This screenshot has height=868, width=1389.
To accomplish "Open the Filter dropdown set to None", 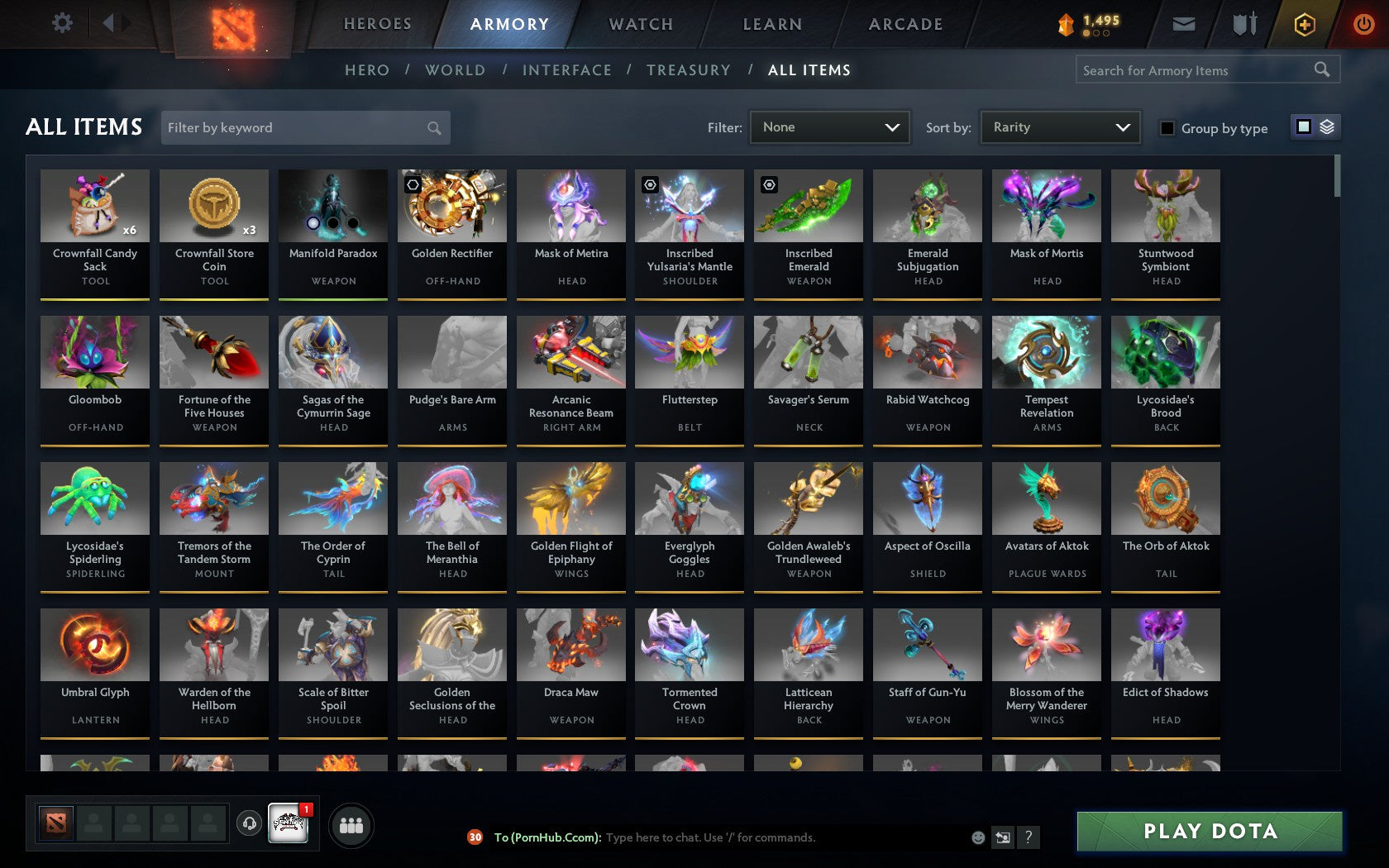I will [x=828, y=127].
